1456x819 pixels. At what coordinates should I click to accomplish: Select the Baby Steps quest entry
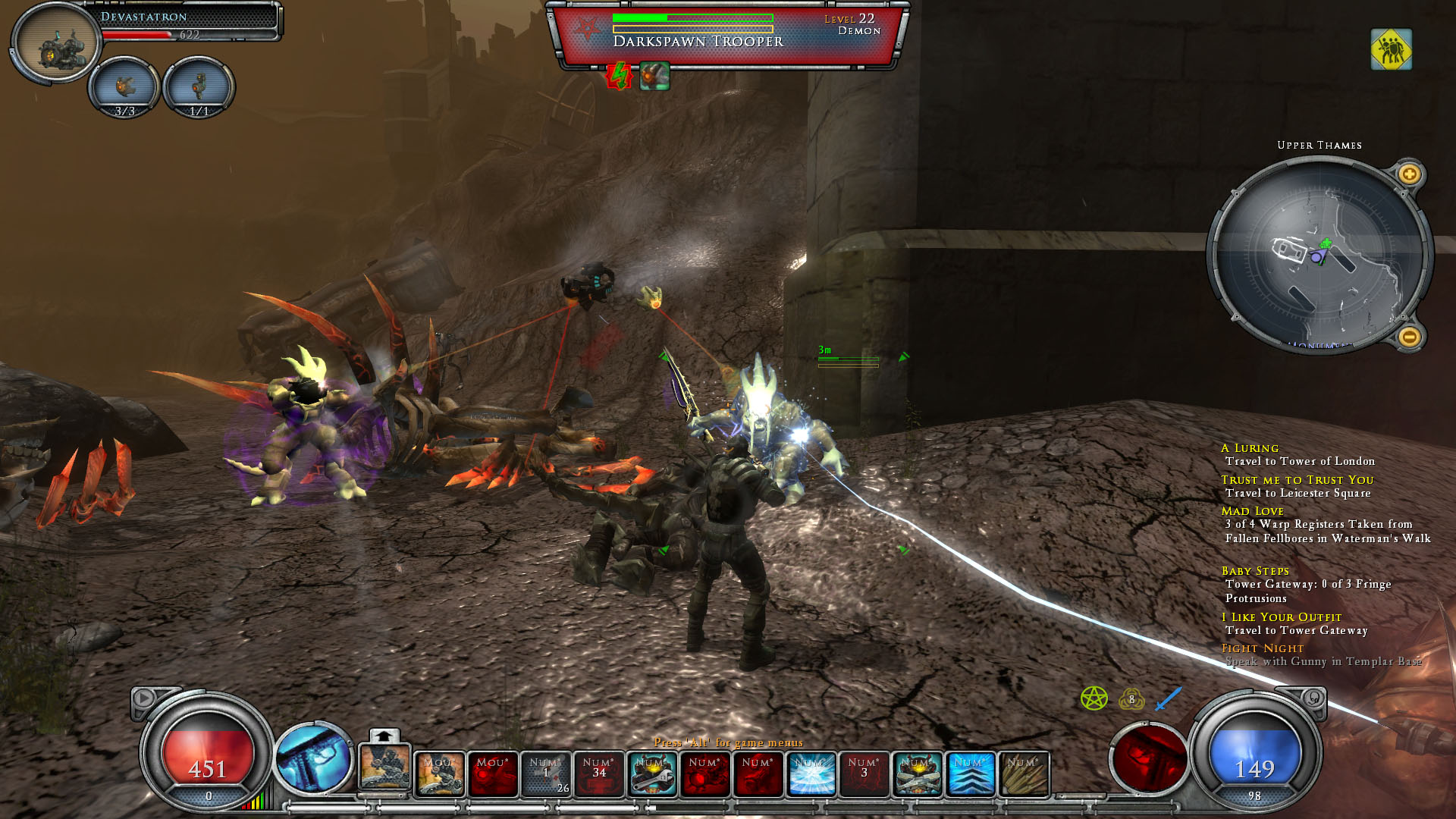pyautogui.click(x=1254, y=571)
